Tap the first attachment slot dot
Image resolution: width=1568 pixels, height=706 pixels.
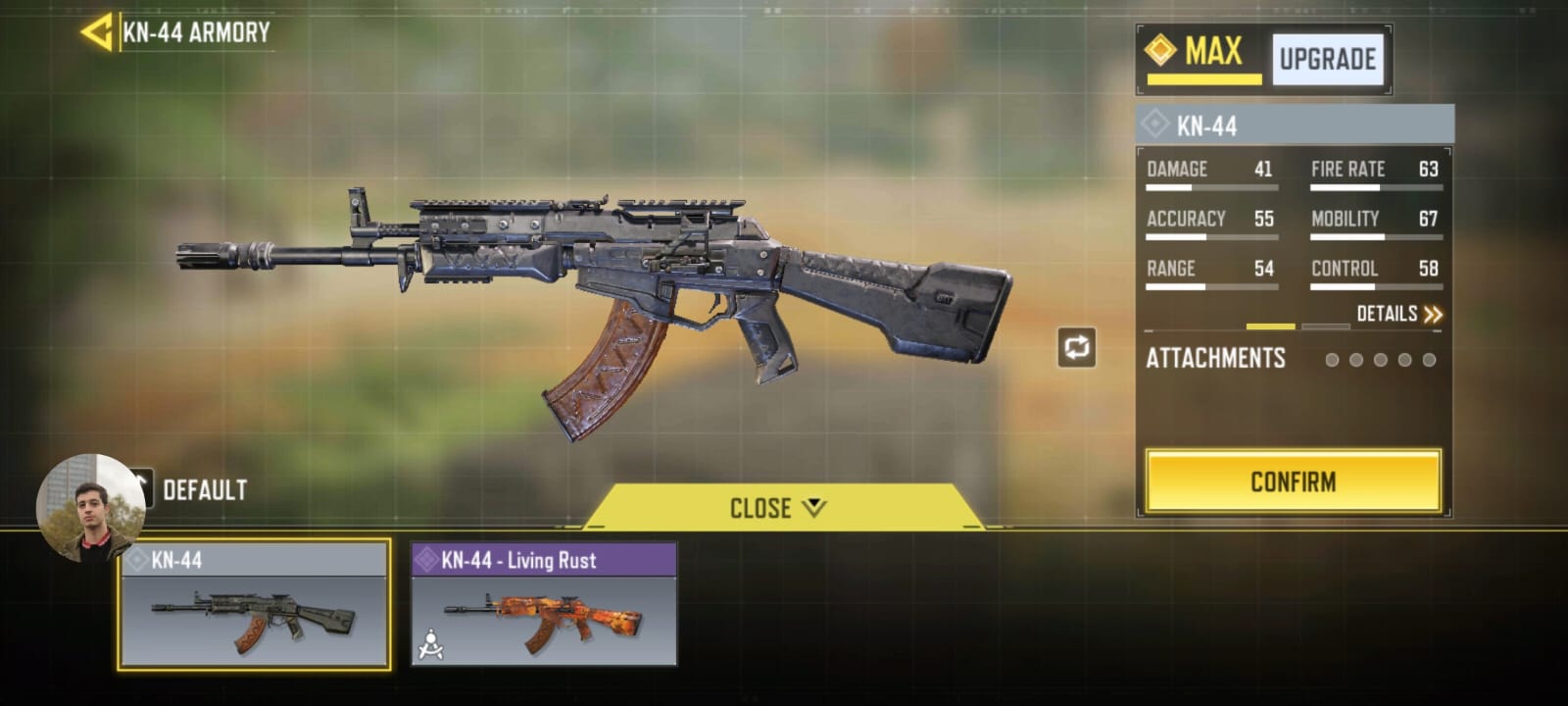tap(1334, 360)
